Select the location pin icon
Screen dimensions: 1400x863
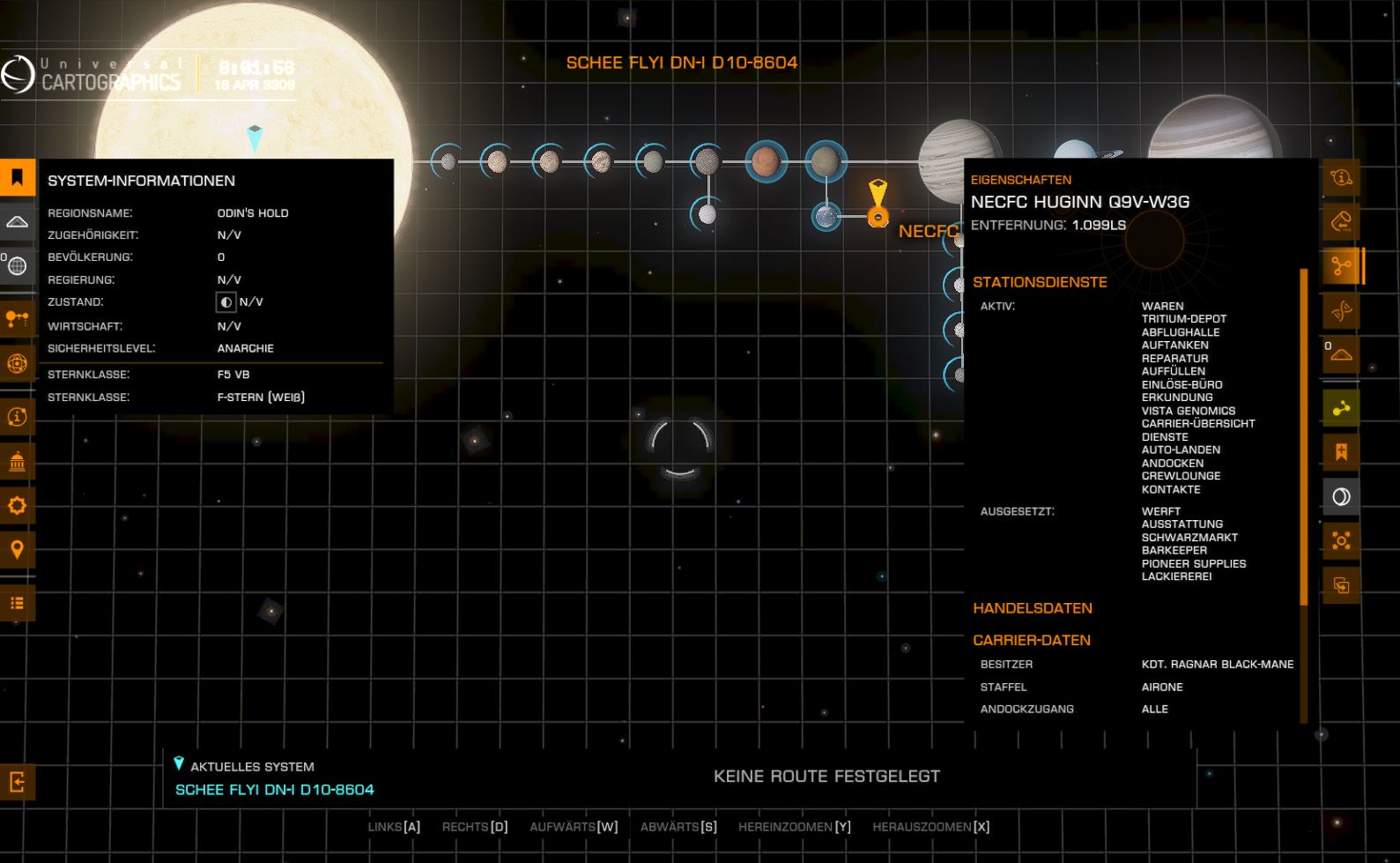point(17,550)
